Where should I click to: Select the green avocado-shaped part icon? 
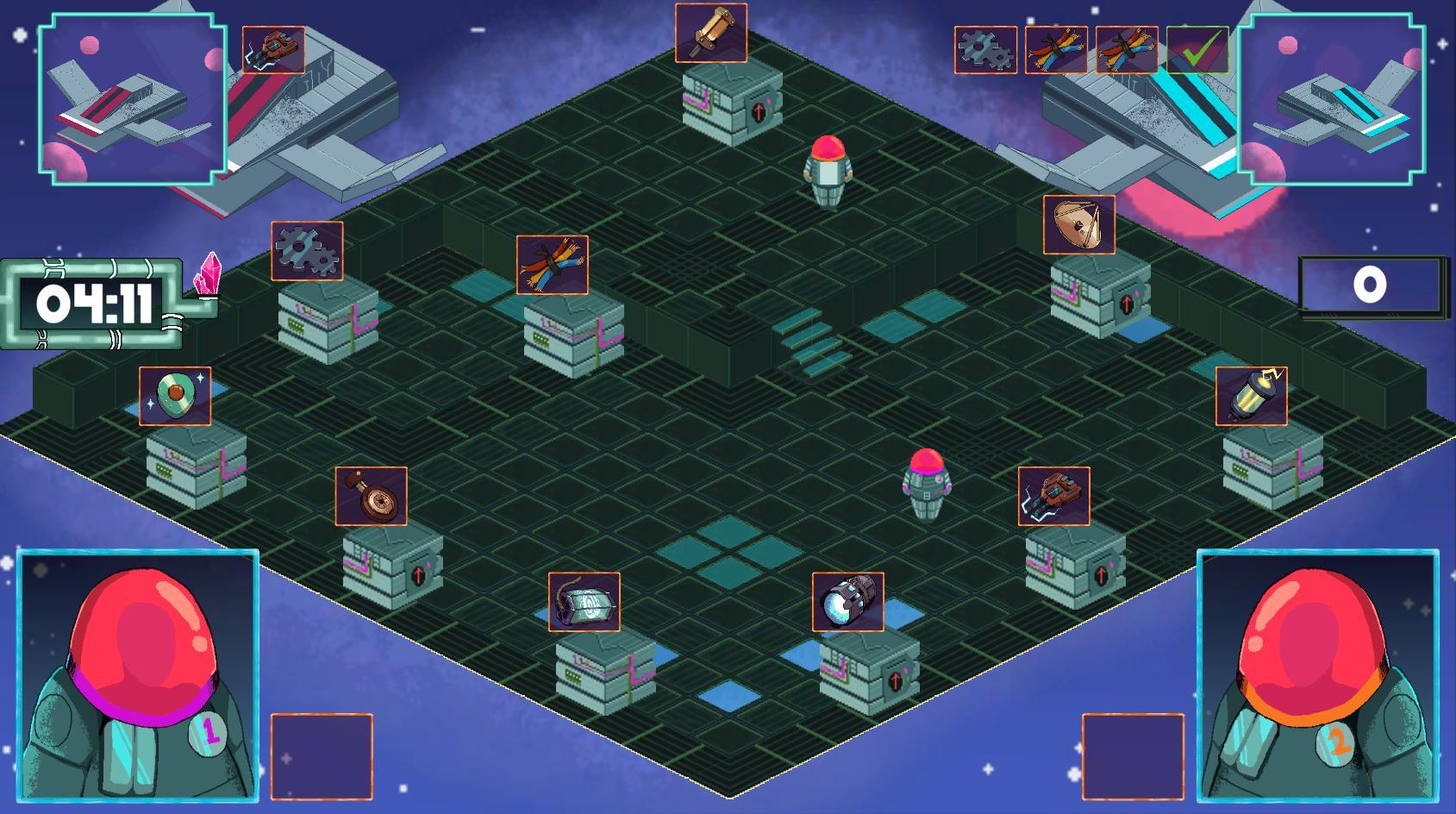click(175, 396)
